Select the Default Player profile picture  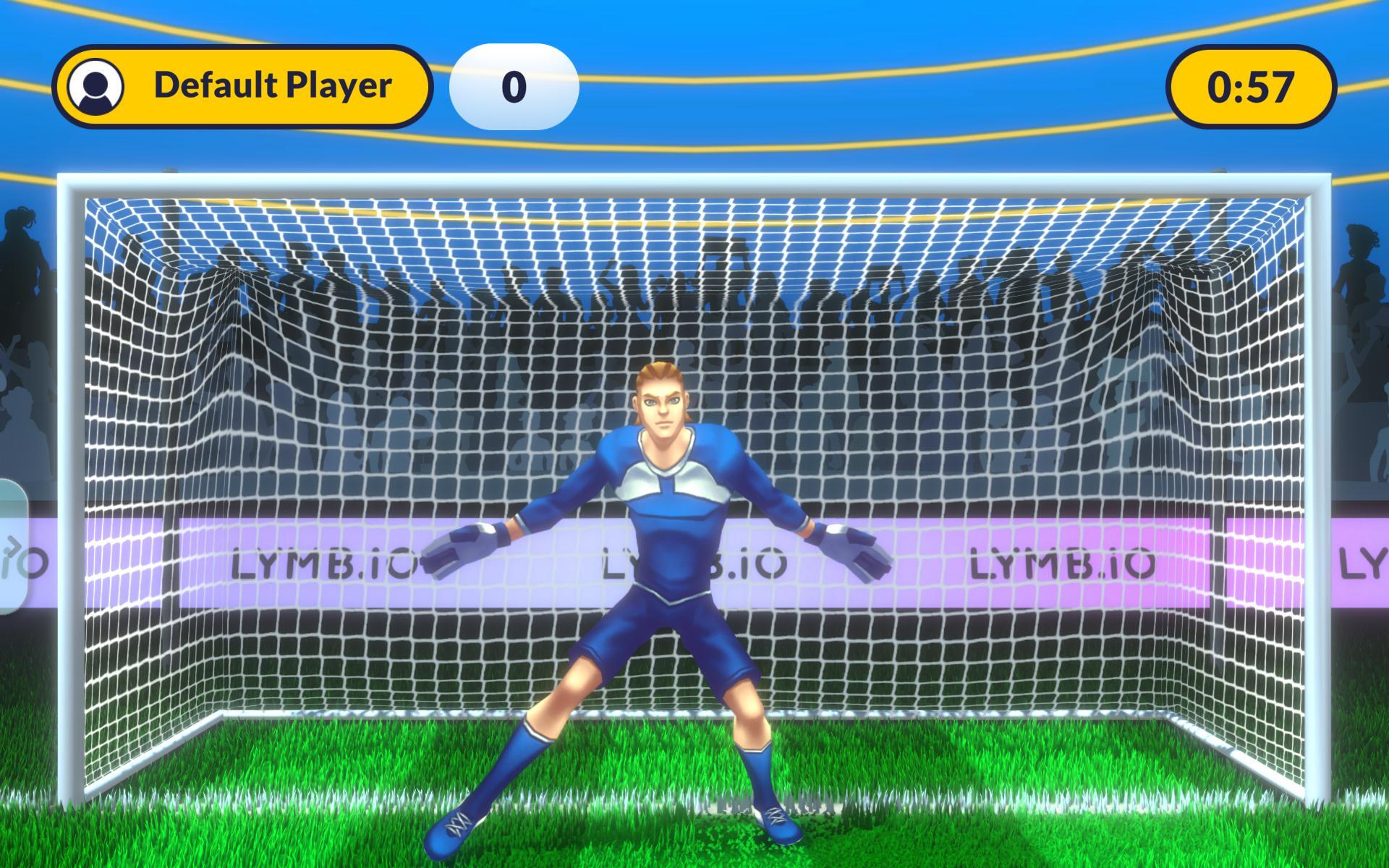(95, 86)
